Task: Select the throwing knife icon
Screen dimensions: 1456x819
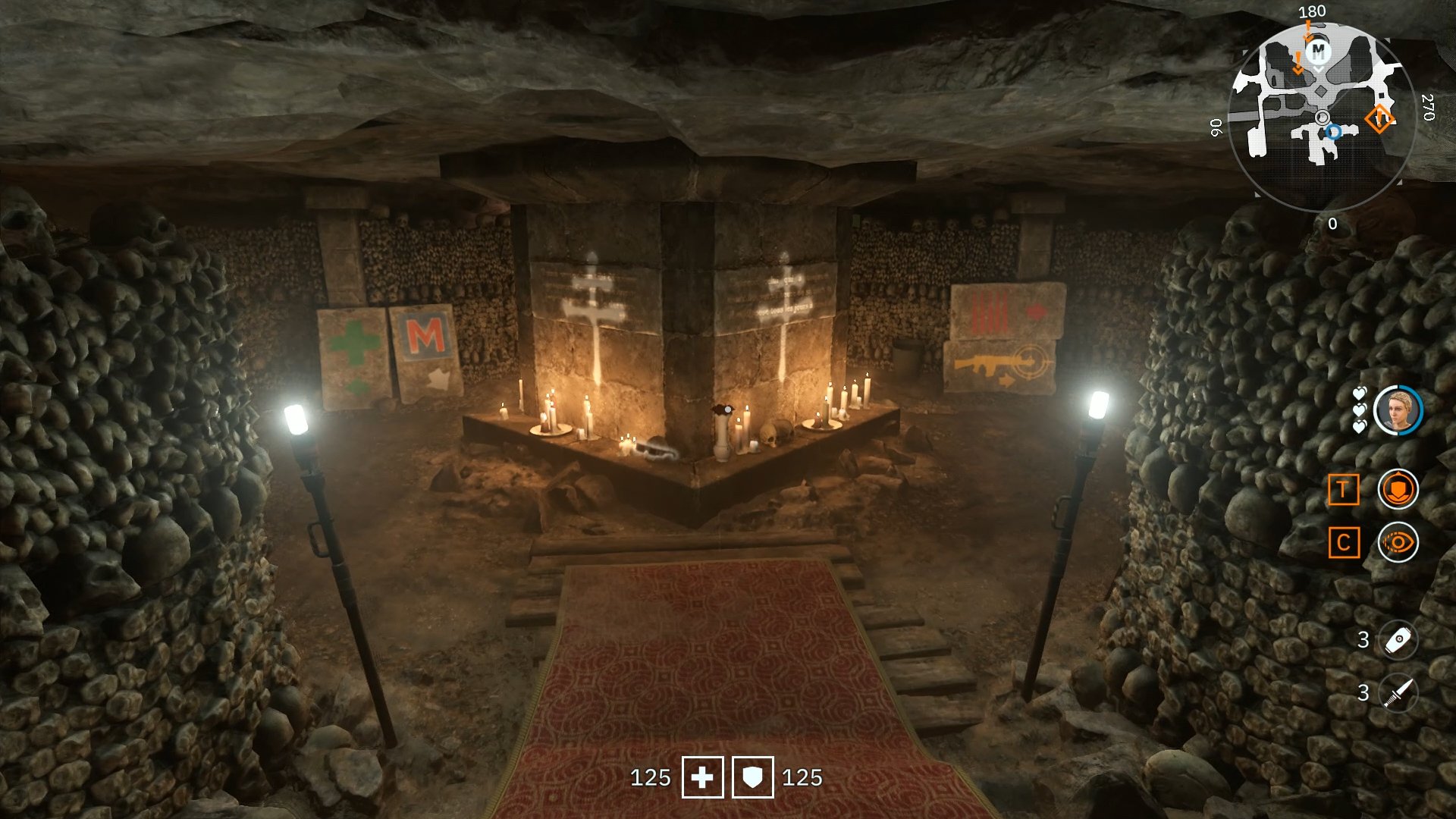Action: (x=1398, y=692)
